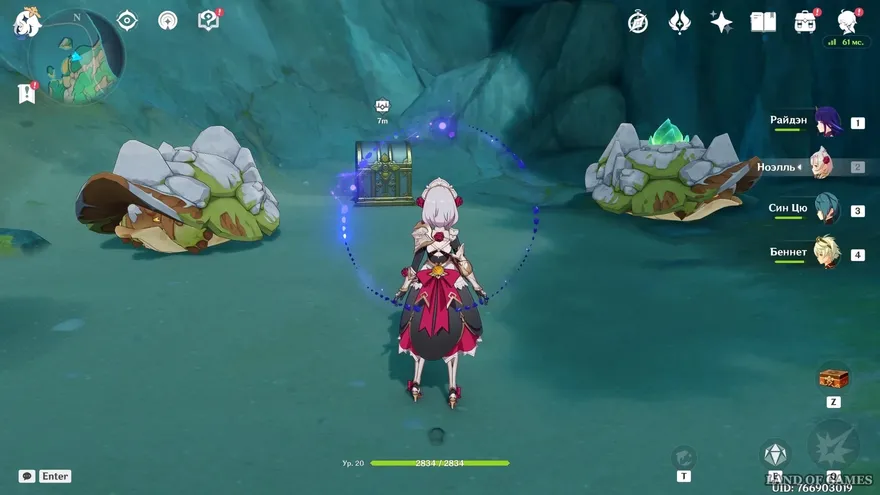Open the character head profile icon
Screen dimensions: 880x495
point(847,22)
